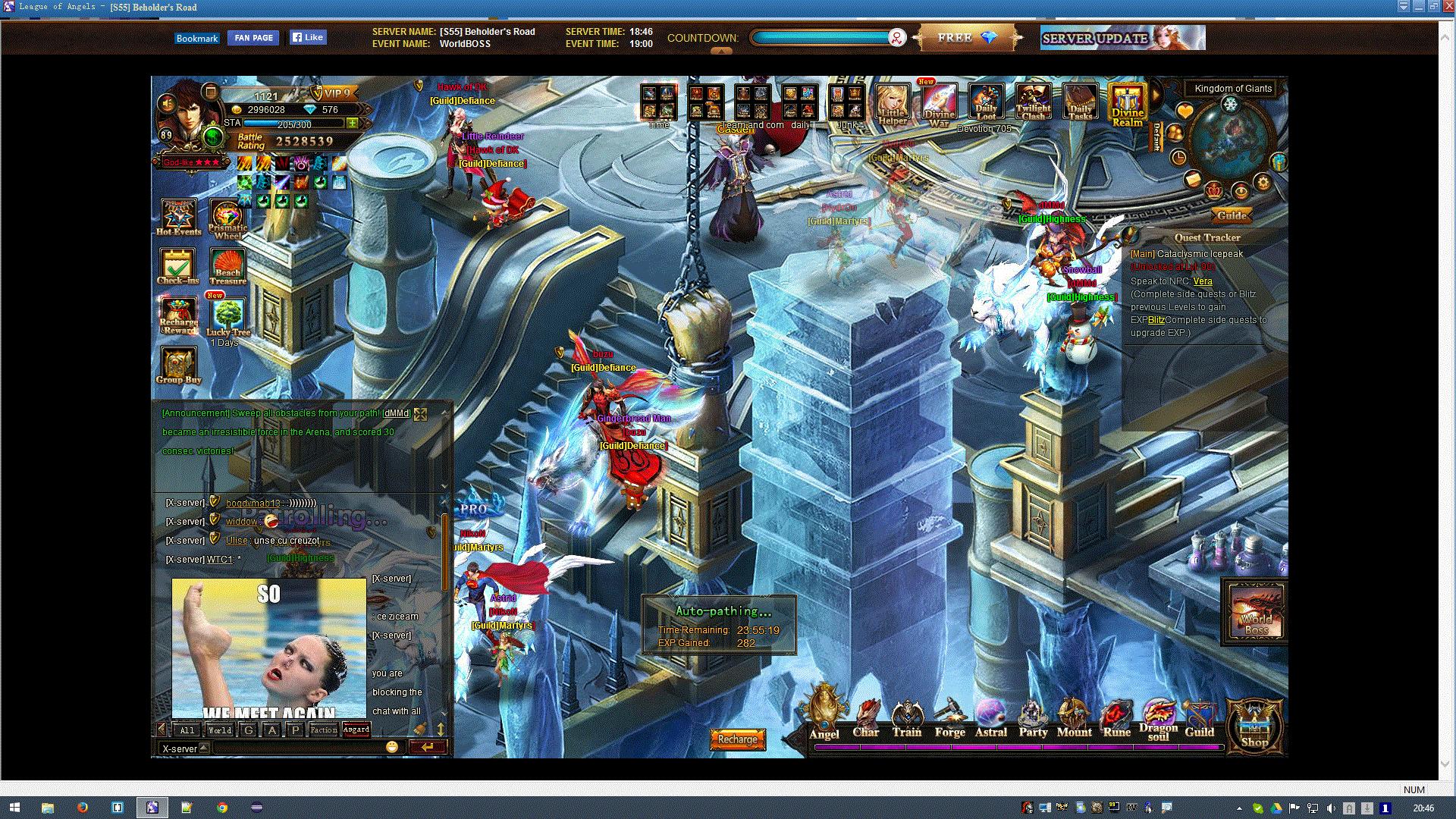Image resolution: width=1456 pixels, height=819 pixels.
Task: Open the Hot Events icon
Action: pos(179,216)
